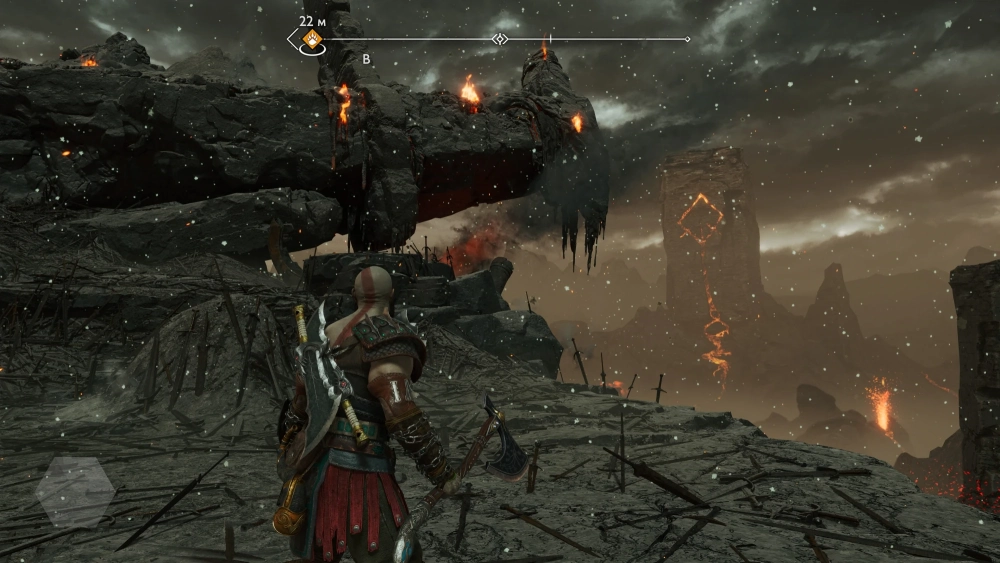1000x563 pixels.
Task: Click the translucent hexagon overlay icon
Action: coord(75,492)
